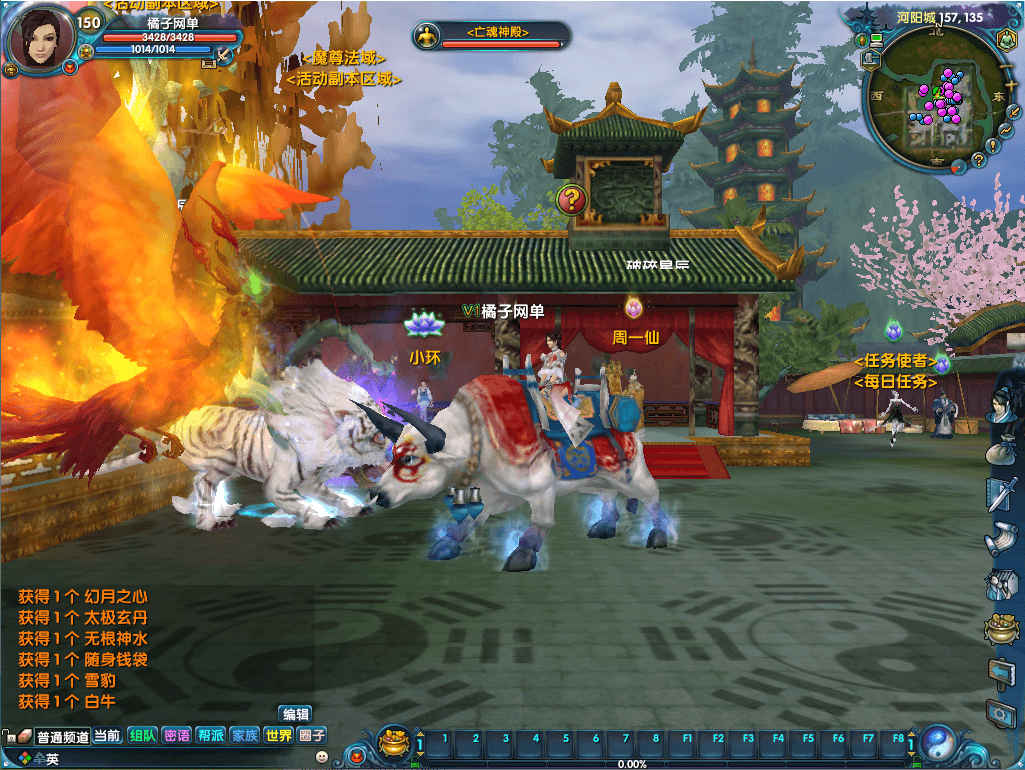Switch chat to the 当前 channel tab
This screenshot has width=1025, height=770.
pyautogui.click(x=107, y=736)
